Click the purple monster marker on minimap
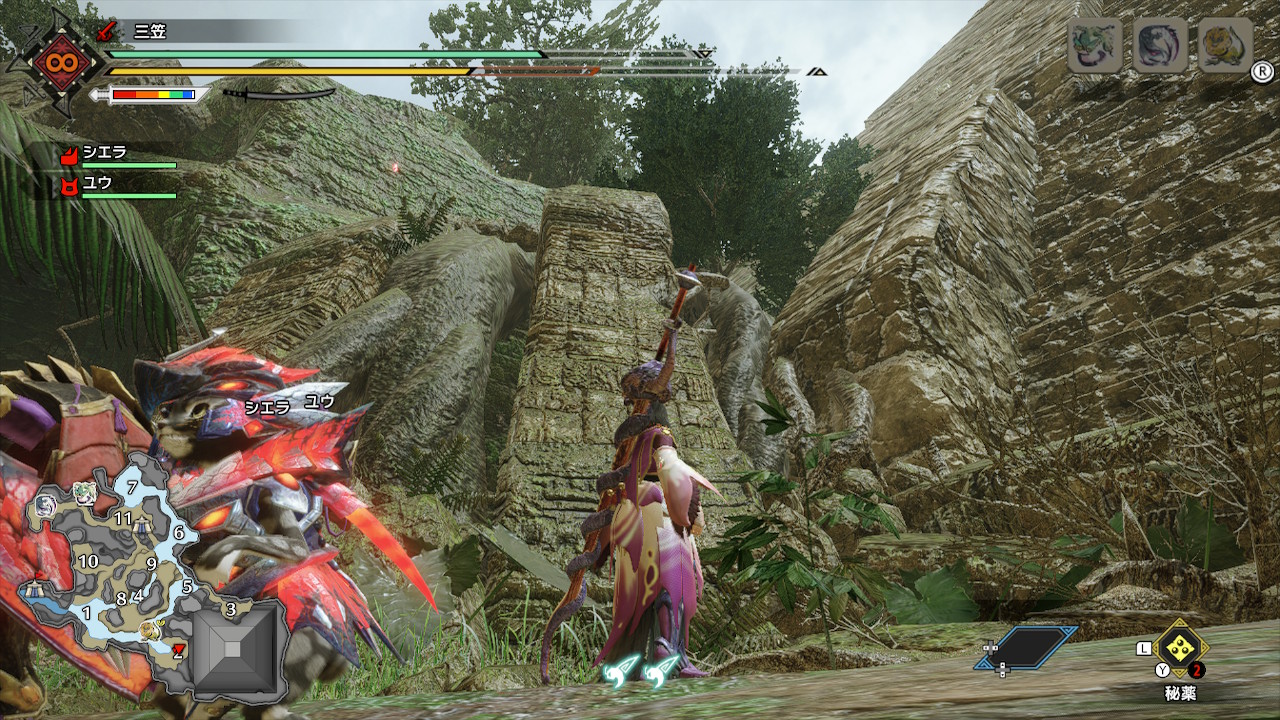Image resolution: width=1280 pixels, height=720 pixels. coord(45,506)
